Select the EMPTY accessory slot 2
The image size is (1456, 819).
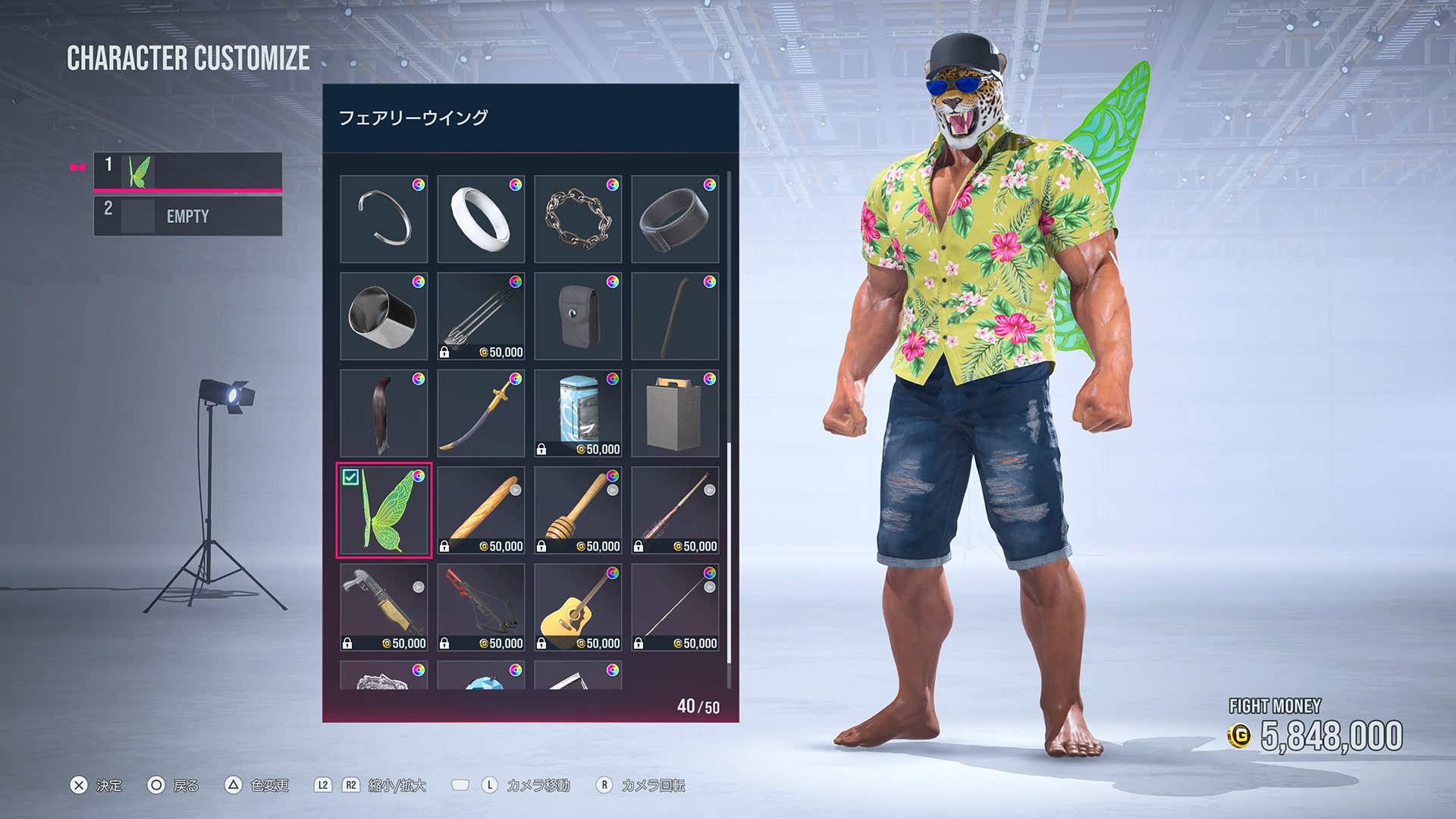pos(187,216)
